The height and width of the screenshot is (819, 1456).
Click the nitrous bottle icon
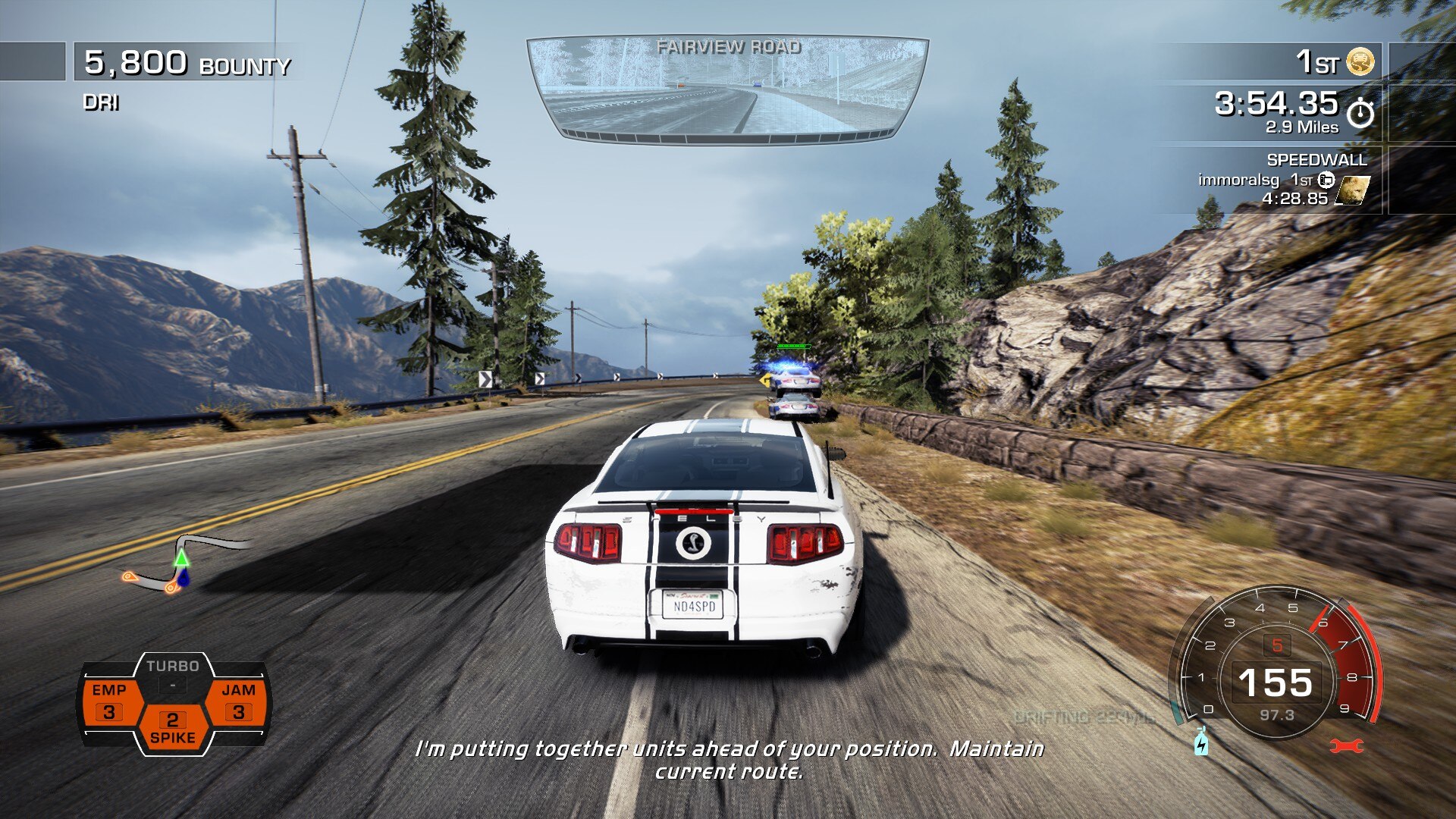click(1201, 742)
